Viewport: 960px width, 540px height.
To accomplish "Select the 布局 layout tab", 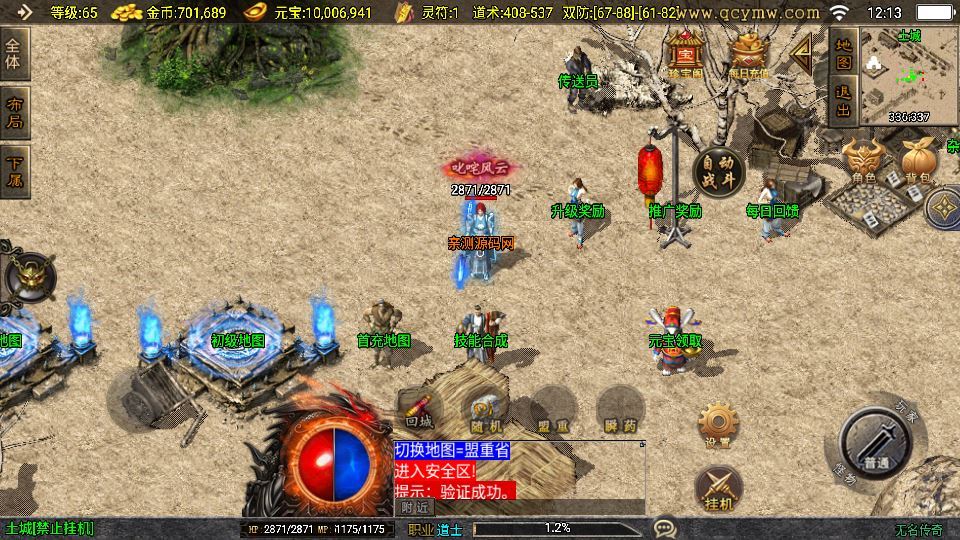I will (x=15, y=113).
